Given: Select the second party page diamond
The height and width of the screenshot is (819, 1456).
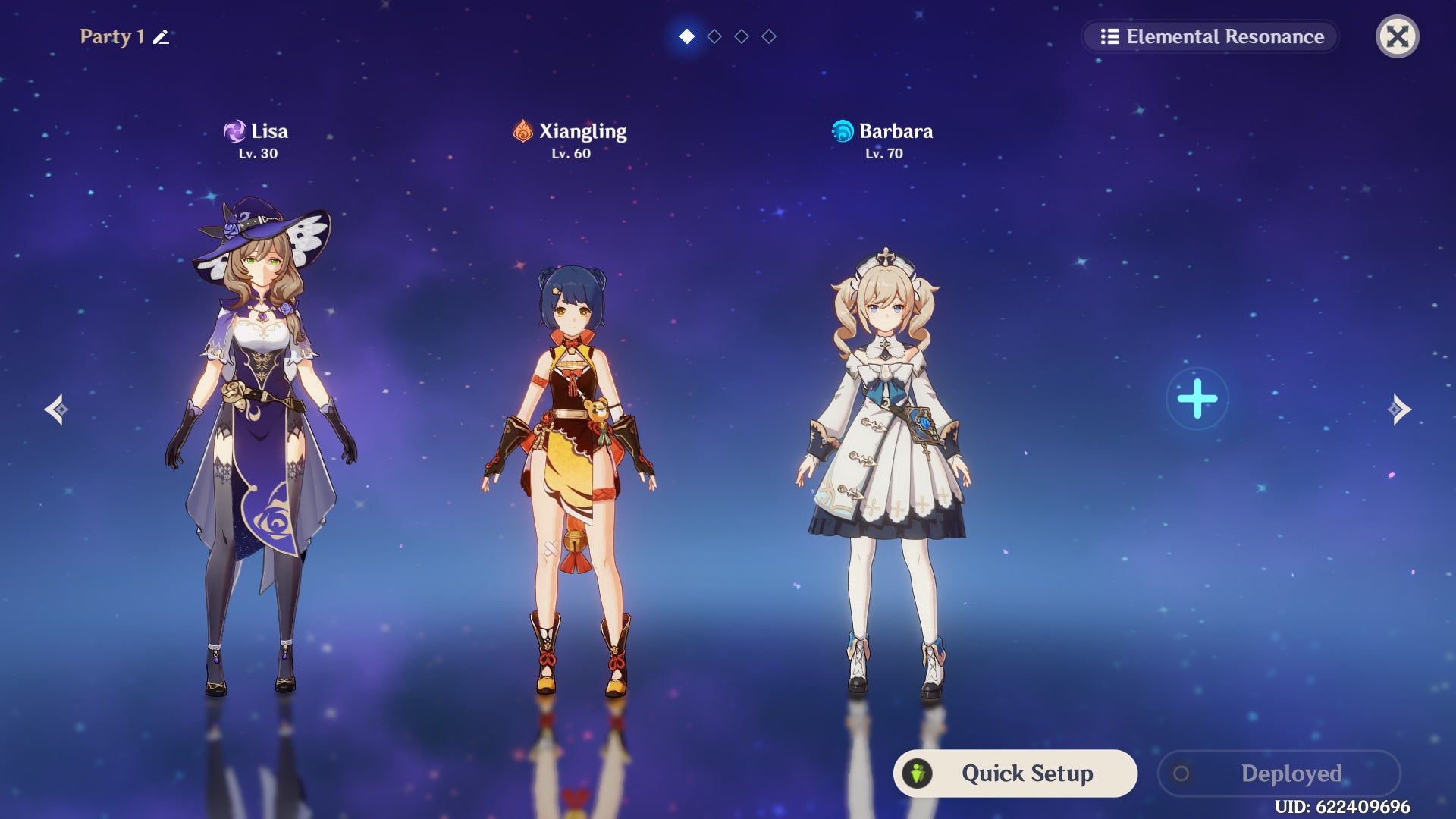Looking at the screenshot, I should point(714,35).
